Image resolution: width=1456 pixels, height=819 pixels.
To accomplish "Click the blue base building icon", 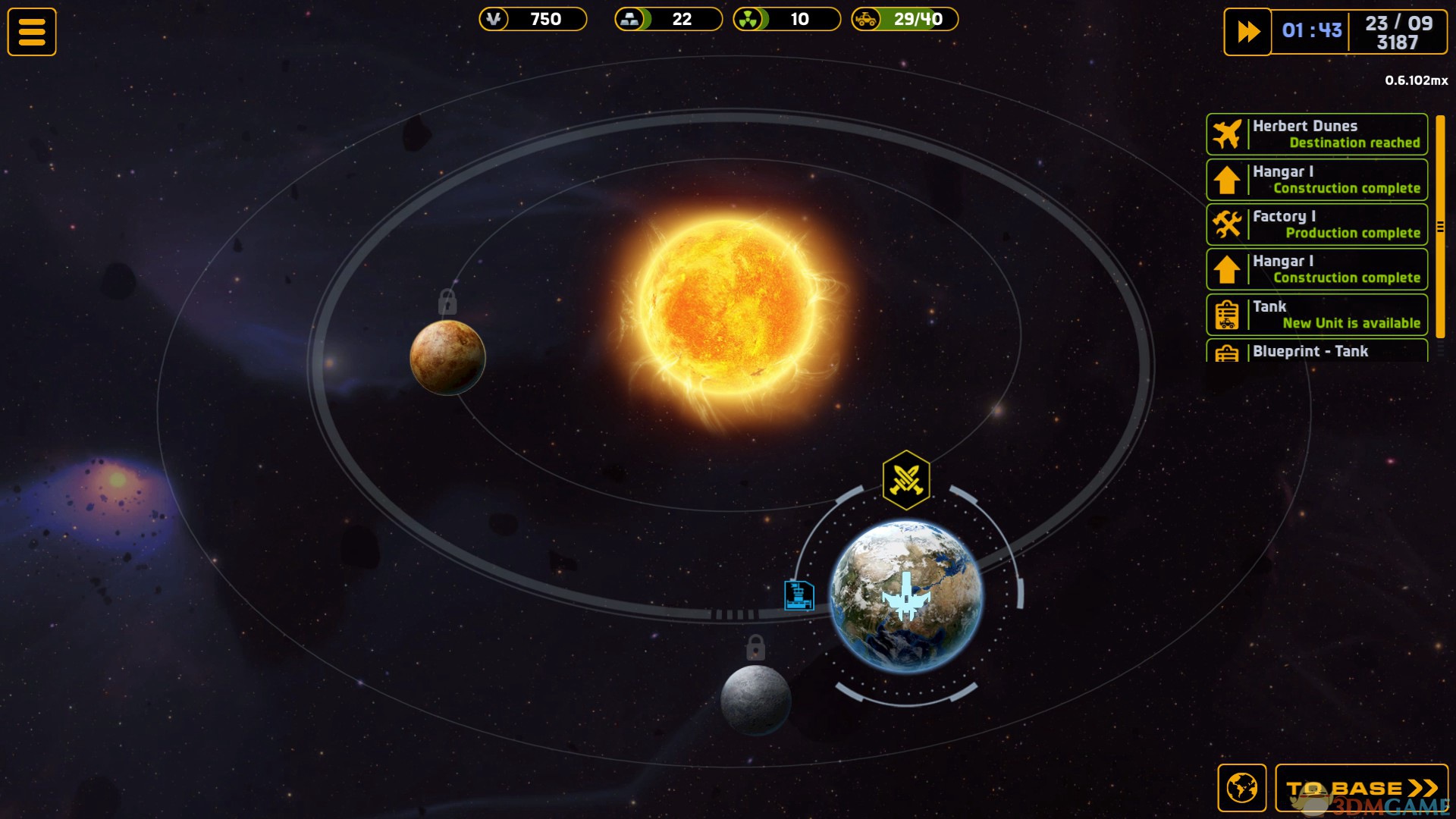I will tap(799, 595).
